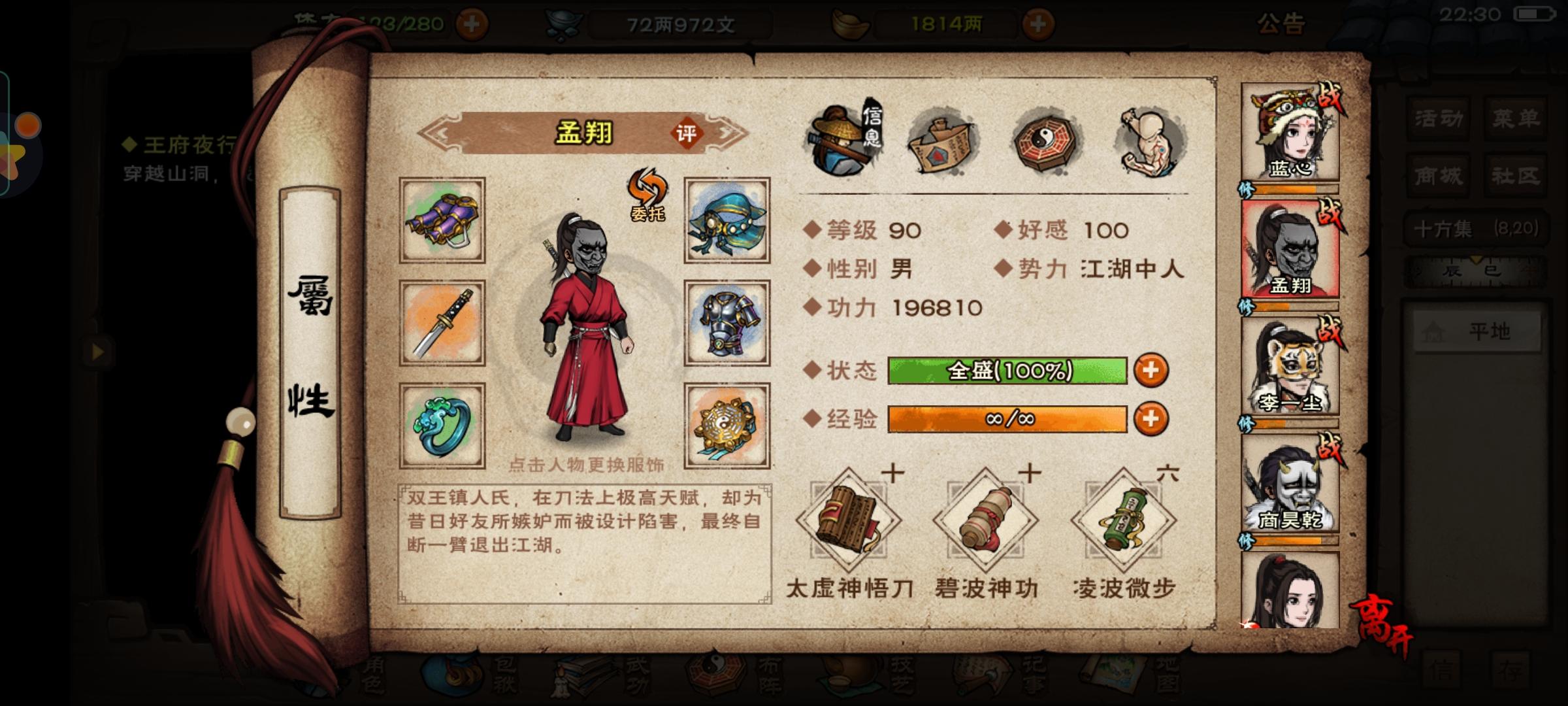1568x706 pixels.
Task: Click the 全盛(100%) status bar
Action: pyautogui.click(x=1009, y=370)
